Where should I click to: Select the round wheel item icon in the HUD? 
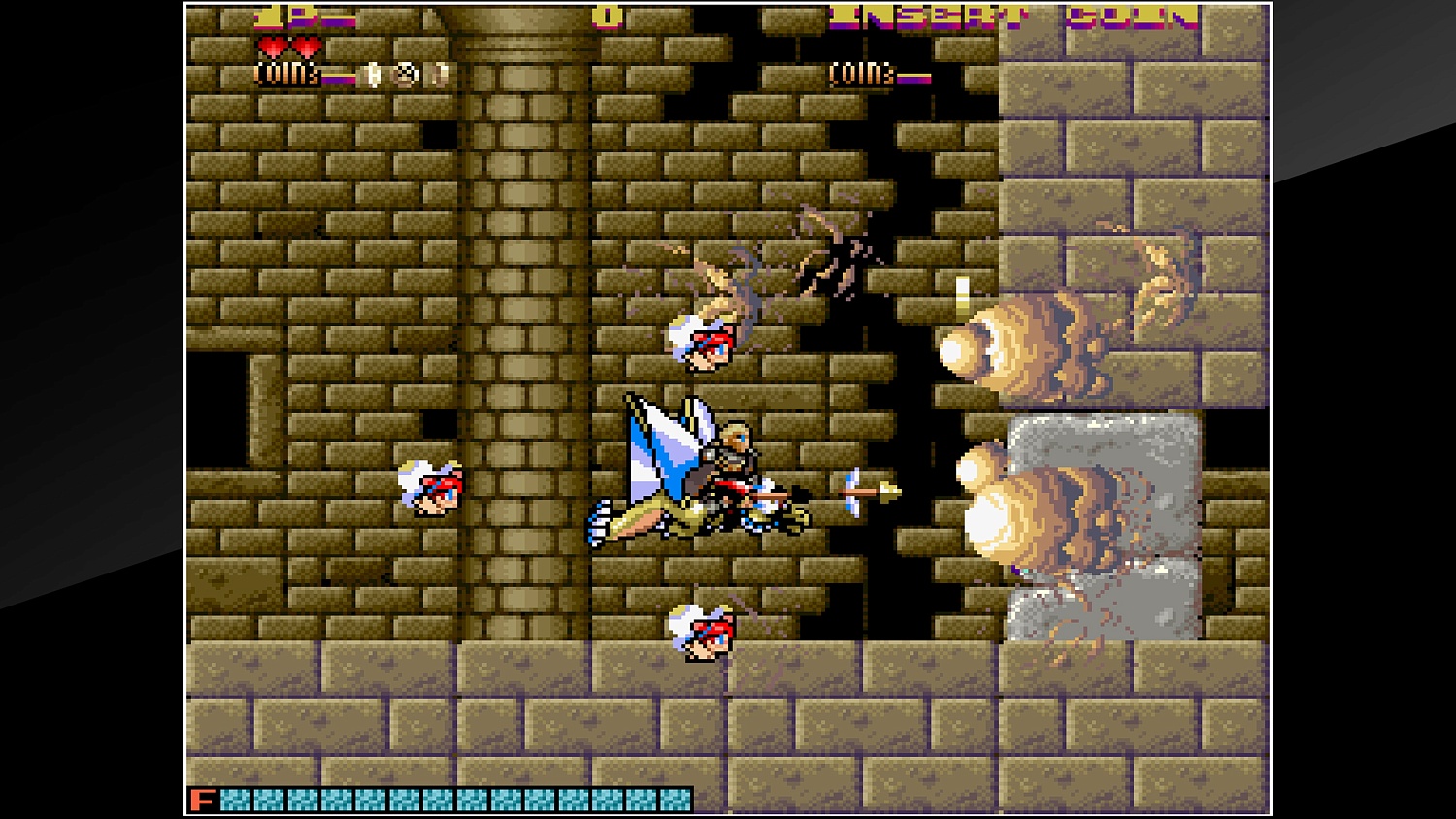coord(406,76)
